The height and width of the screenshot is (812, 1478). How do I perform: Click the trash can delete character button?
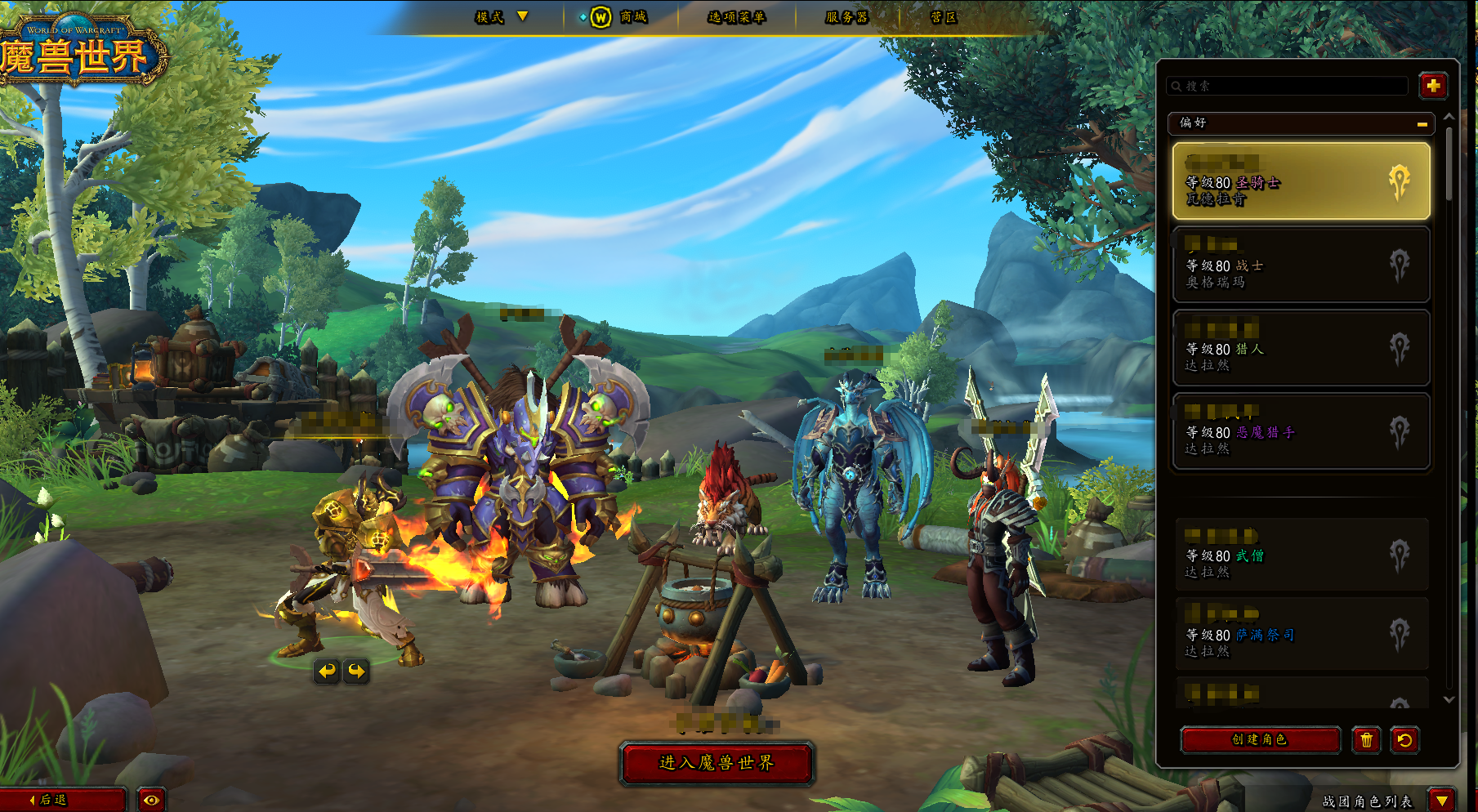1366,740
